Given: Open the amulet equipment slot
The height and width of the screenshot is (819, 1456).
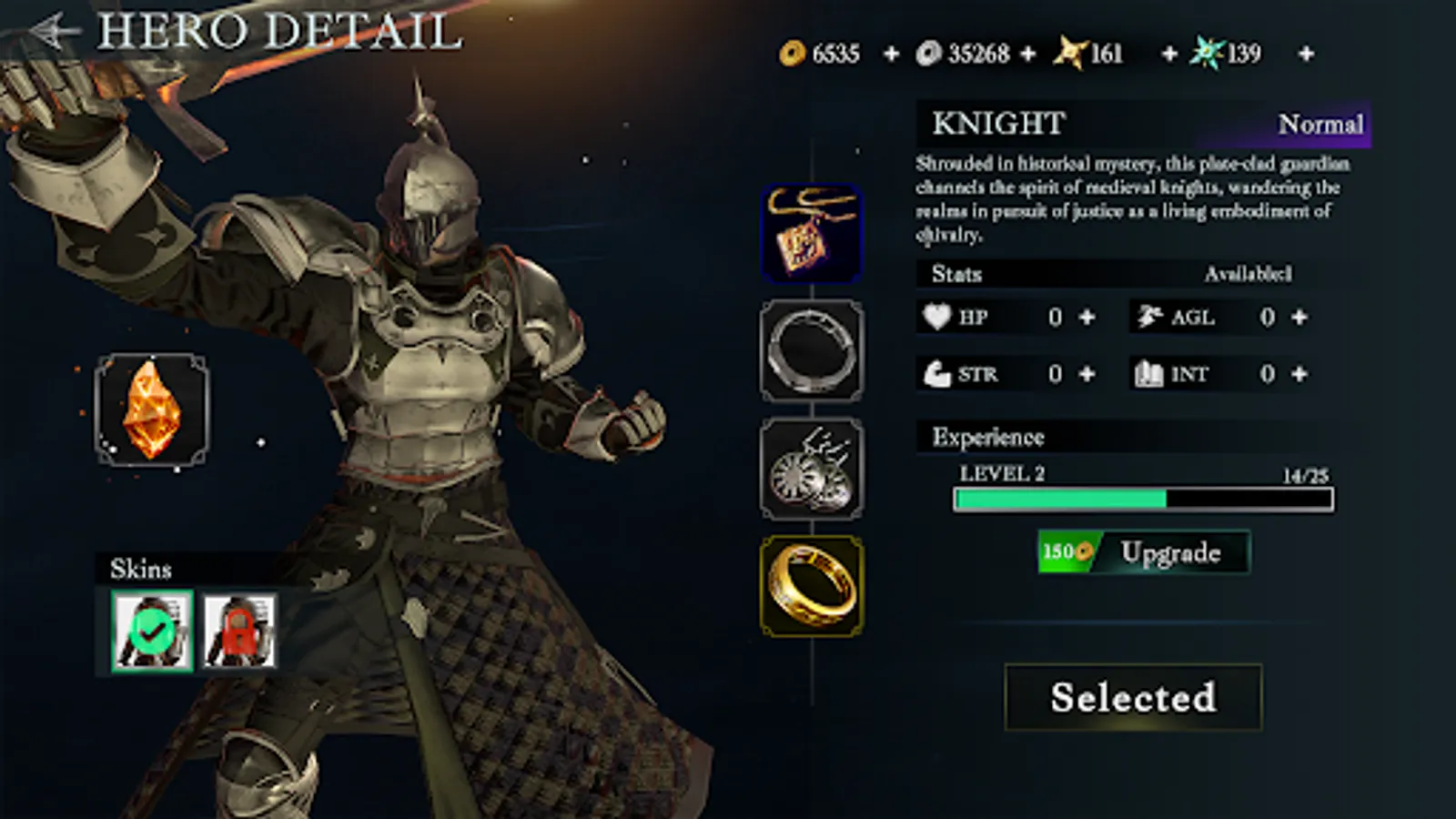Looking at the screenshot, I should pyautogui.click(x=813, y=230).
